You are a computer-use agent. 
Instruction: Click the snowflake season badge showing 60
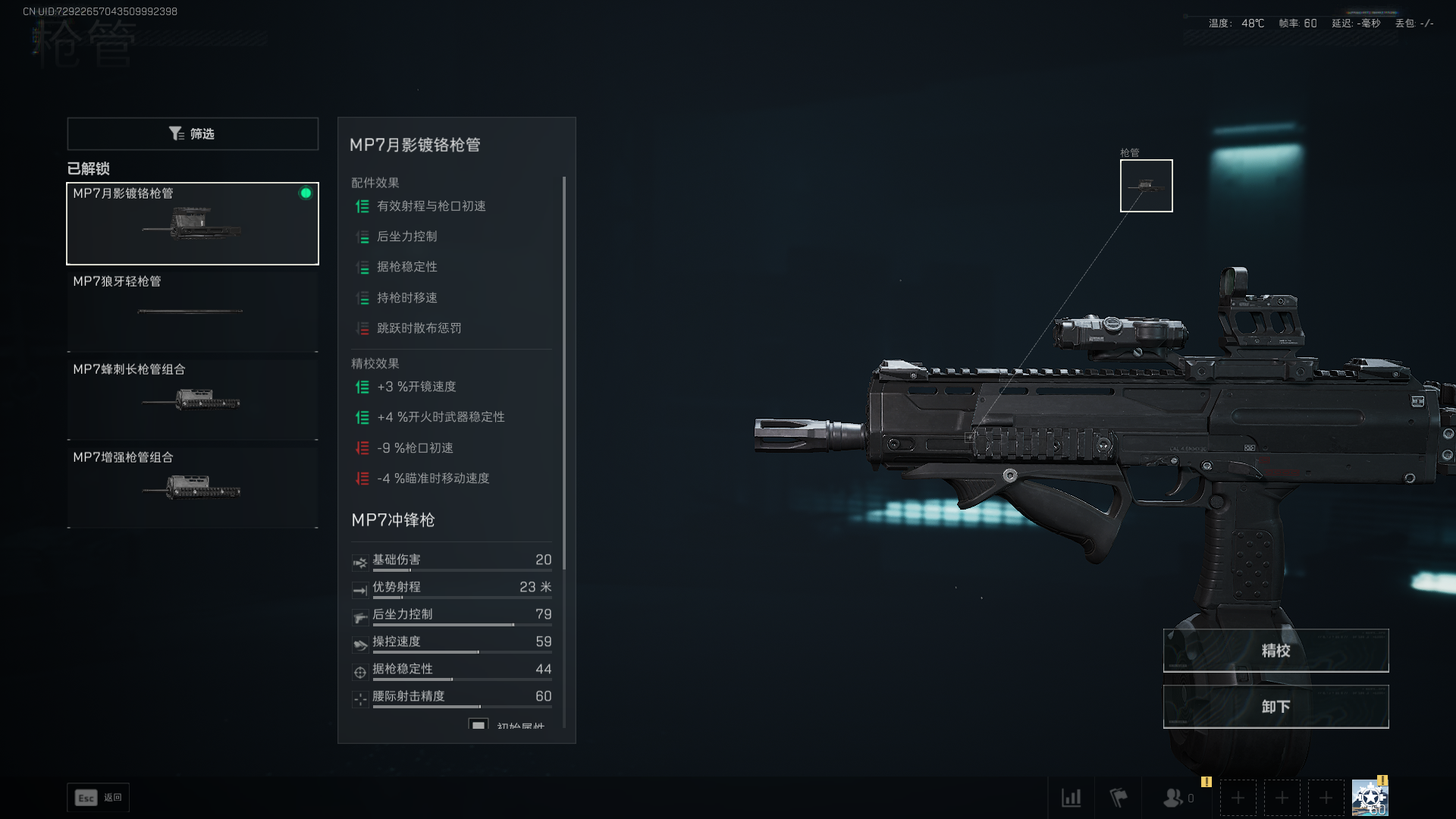[x=1370, y=798]
